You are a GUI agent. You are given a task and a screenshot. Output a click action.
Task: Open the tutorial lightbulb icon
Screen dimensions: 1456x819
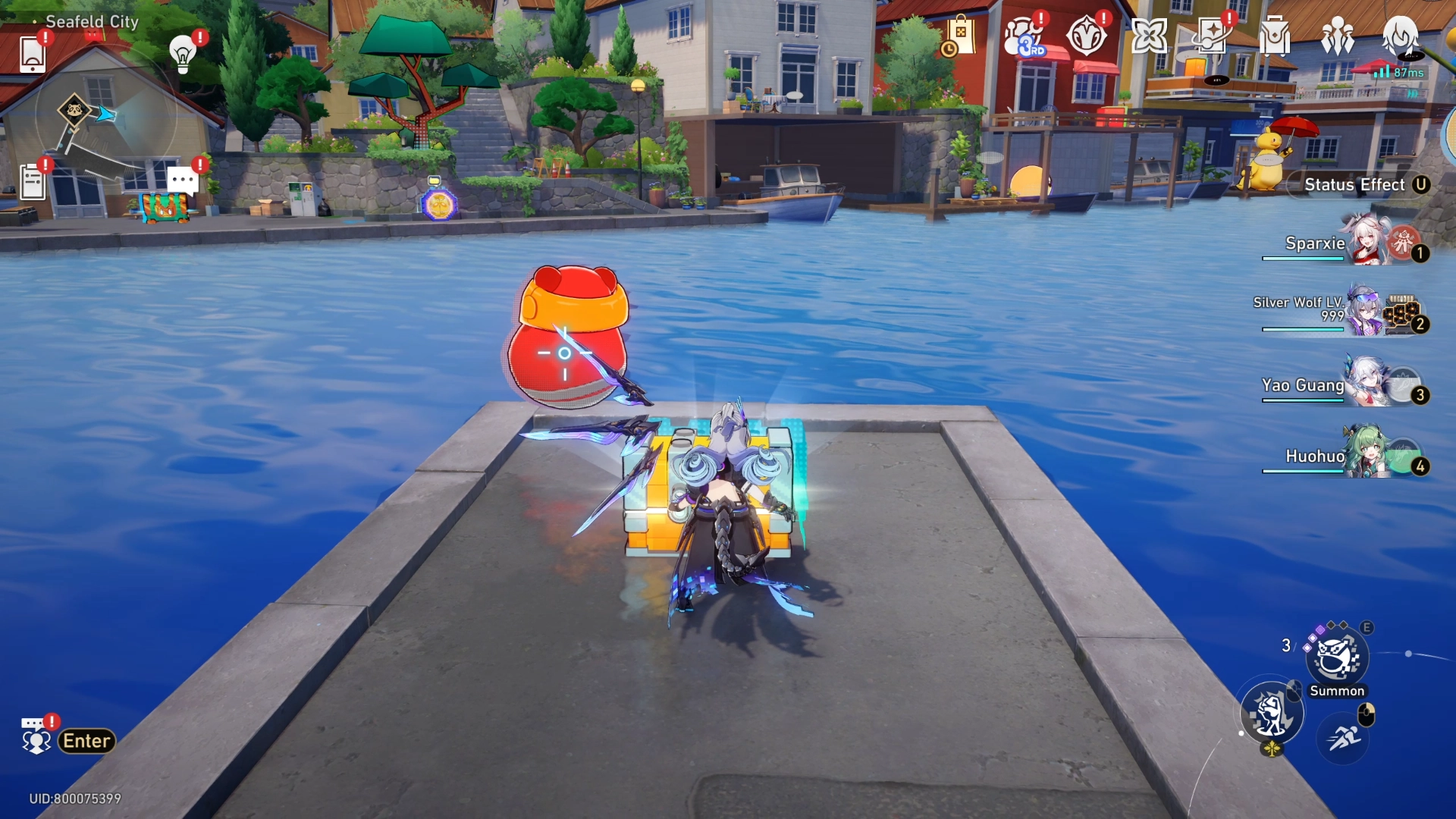(x=180, y=53)
